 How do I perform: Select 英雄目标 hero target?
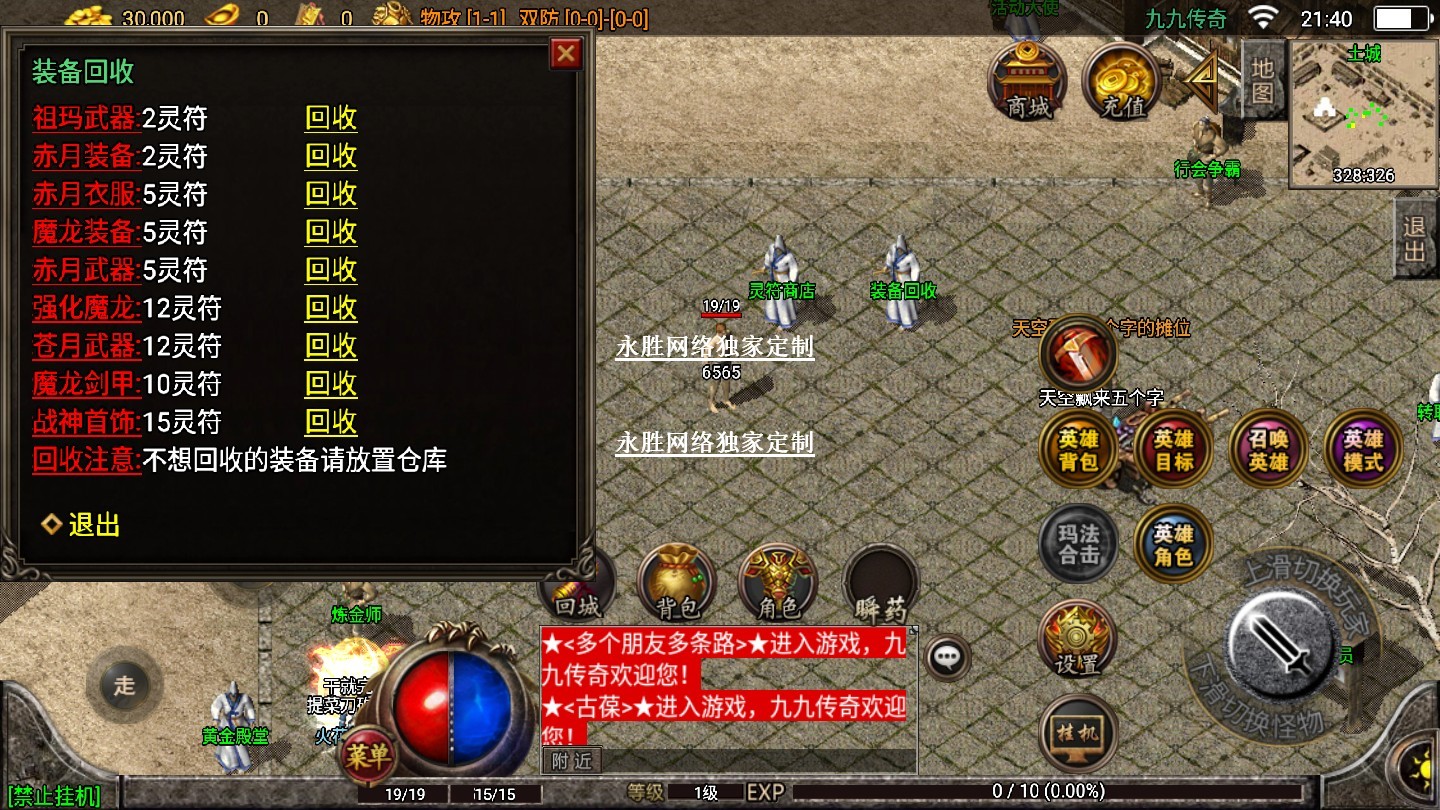click(1173, 449)
